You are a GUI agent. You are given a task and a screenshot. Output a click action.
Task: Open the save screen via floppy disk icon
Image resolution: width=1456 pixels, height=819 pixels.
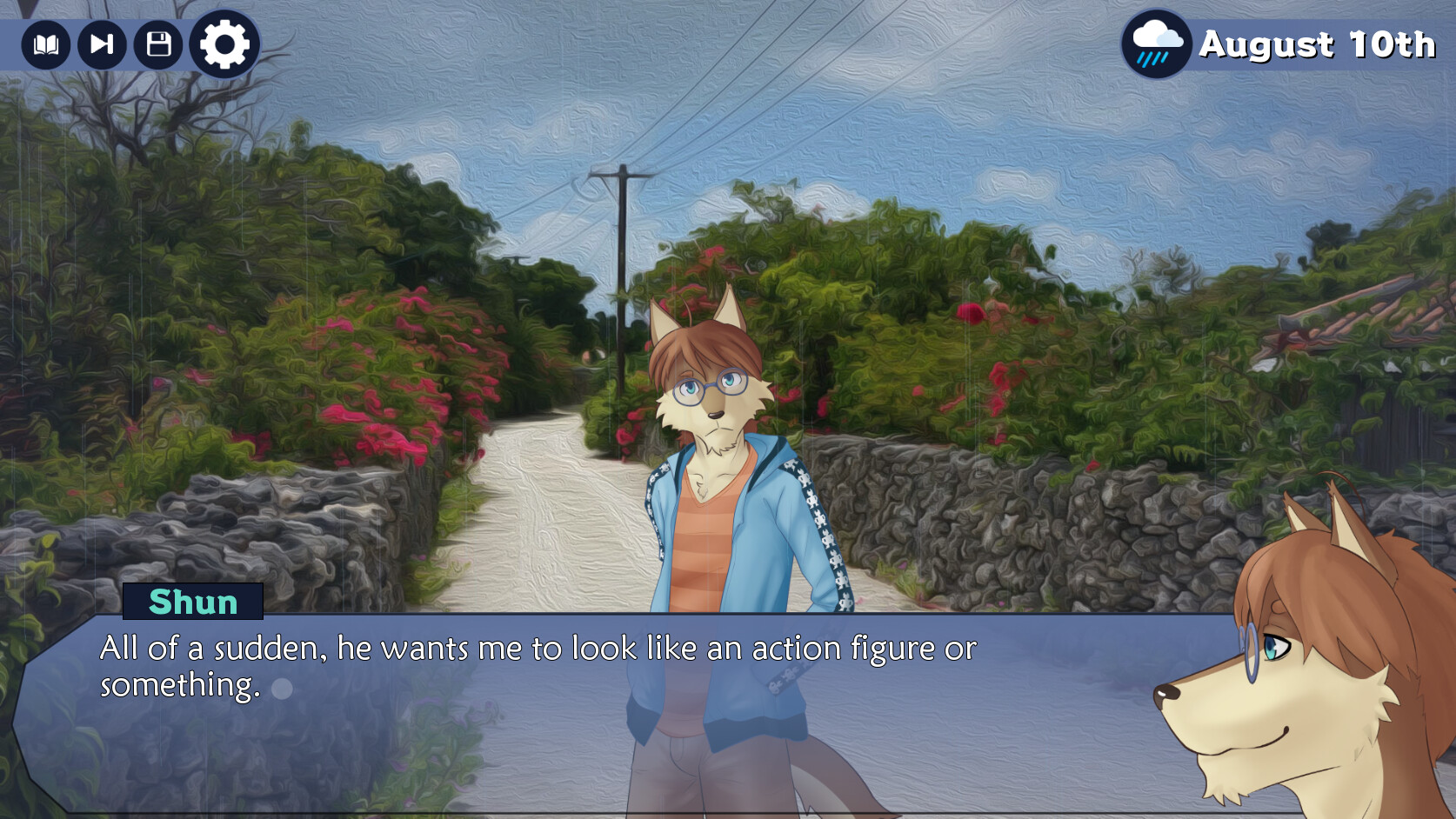pos(157,45)
